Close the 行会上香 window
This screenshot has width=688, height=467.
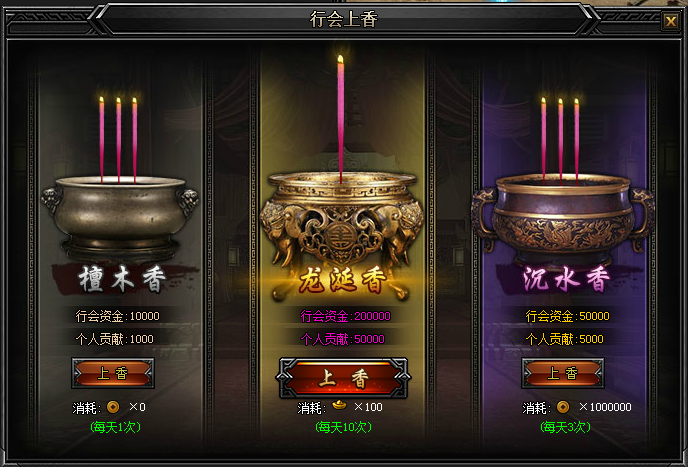[670, 21]
